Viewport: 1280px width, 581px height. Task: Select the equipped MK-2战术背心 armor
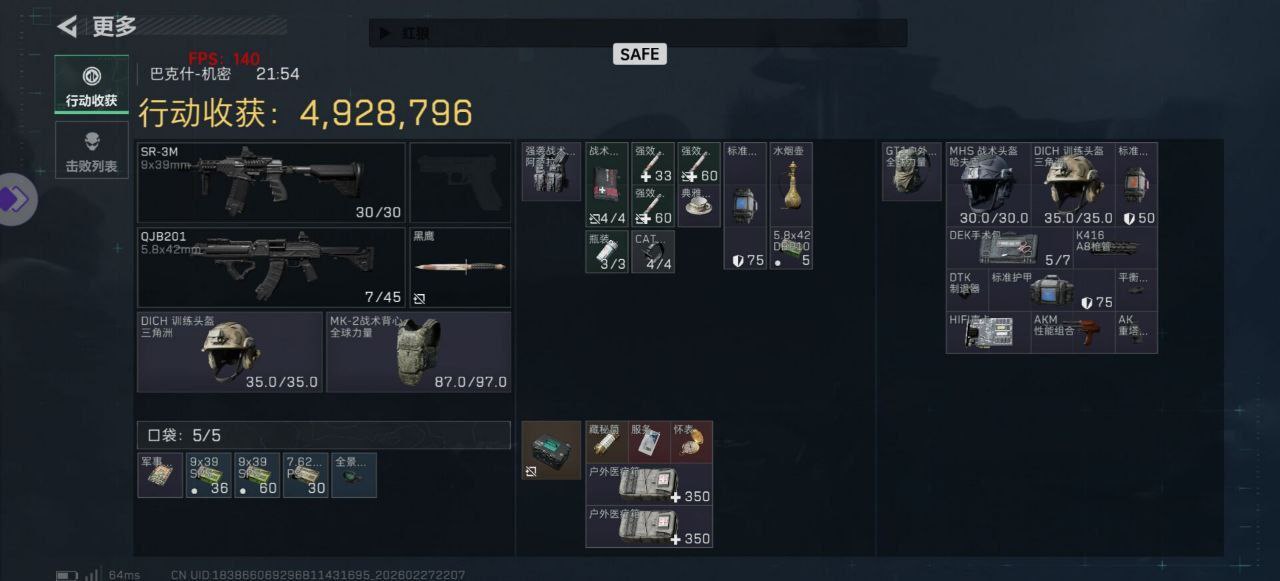[418, 352]
